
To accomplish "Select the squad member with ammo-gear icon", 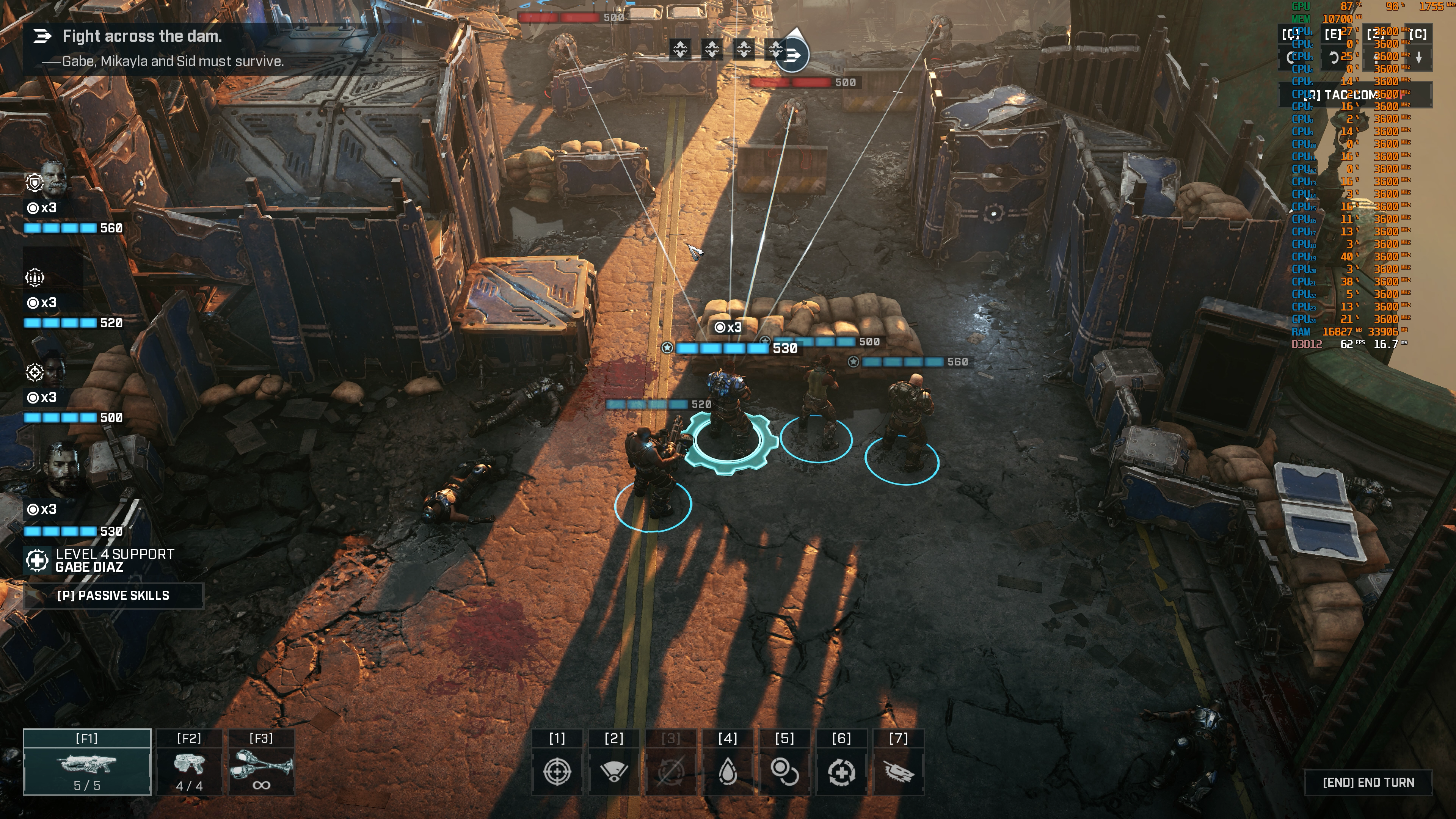I will click(35, 277).
